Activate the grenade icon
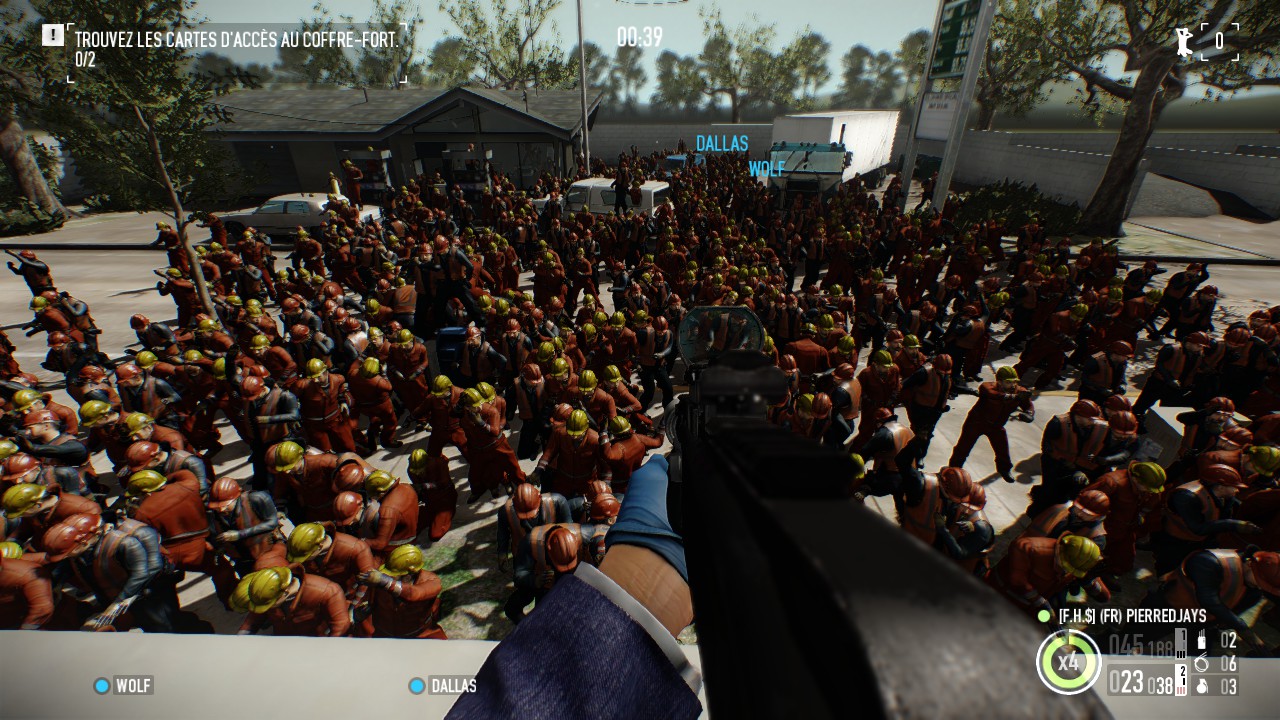 1201,685
